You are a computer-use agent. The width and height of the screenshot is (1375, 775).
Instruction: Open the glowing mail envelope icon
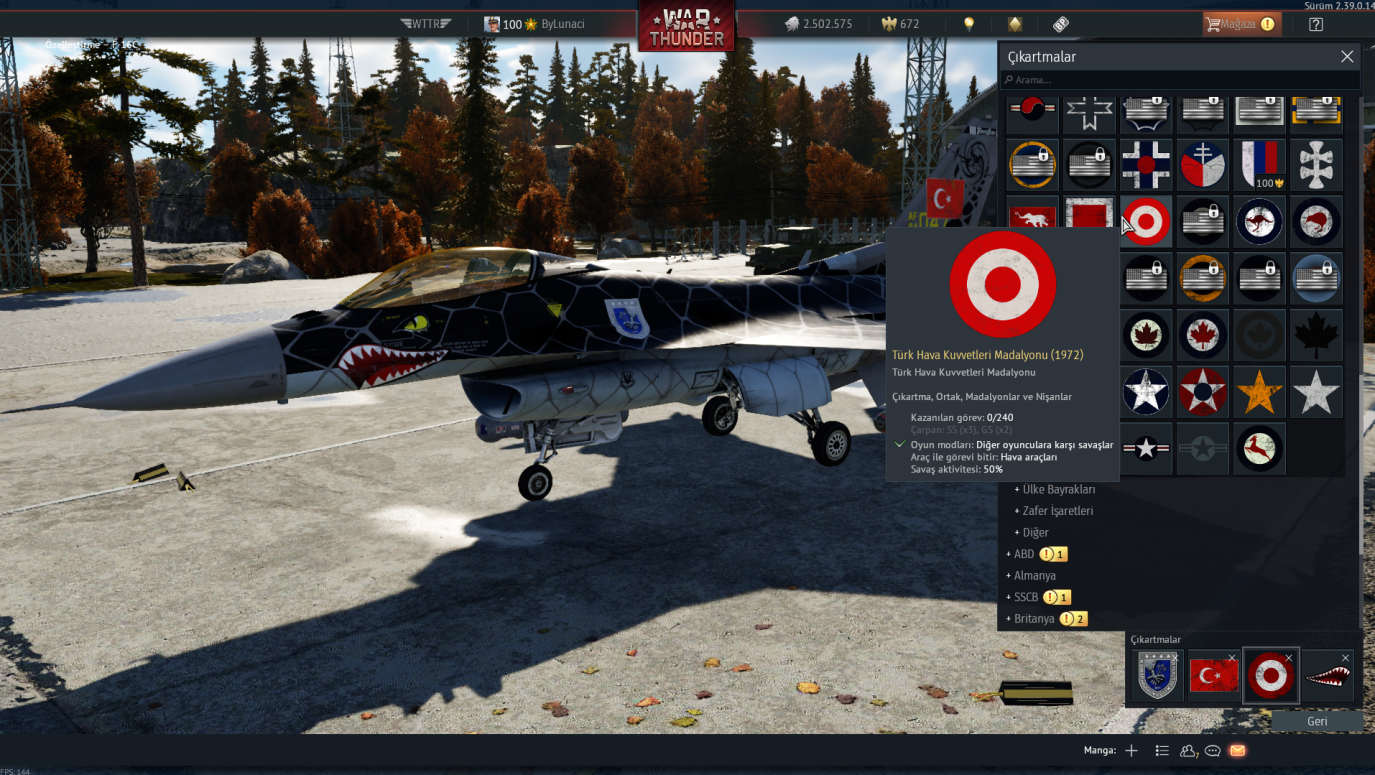[x=1237, y=750]
